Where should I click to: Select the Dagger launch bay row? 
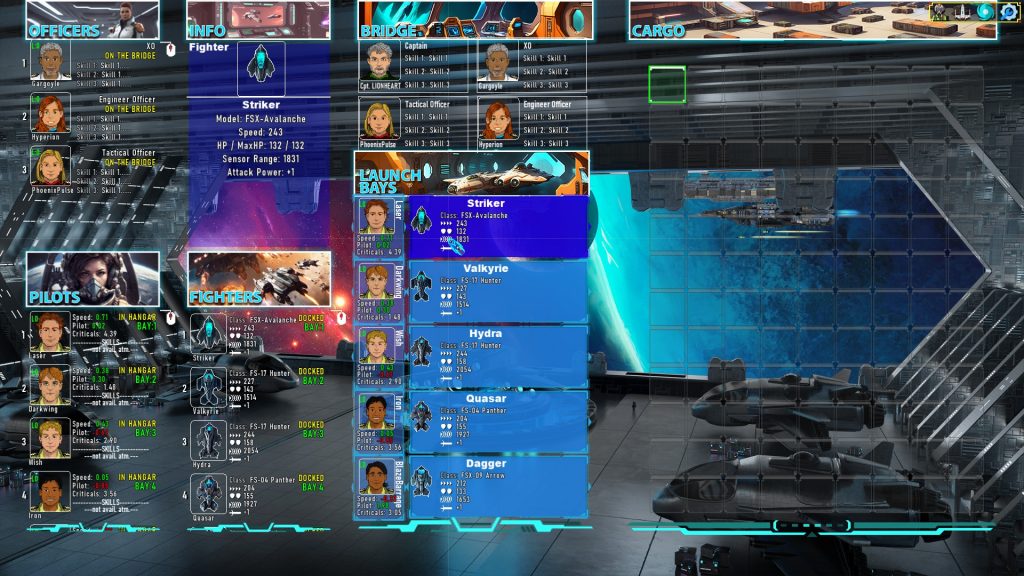(x=498, y=486)
